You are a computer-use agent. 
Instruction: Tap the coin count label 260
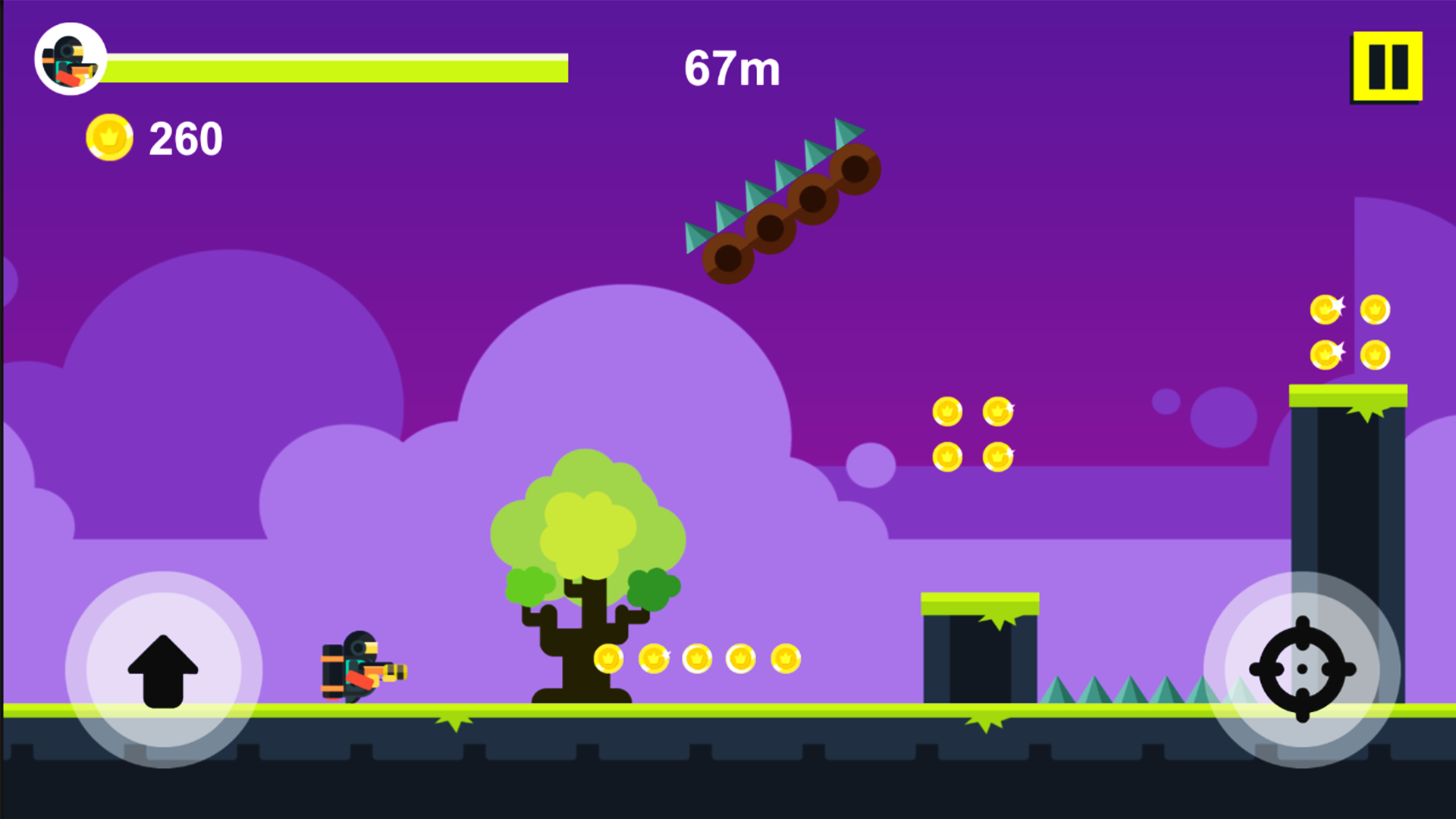coord(186,138)
